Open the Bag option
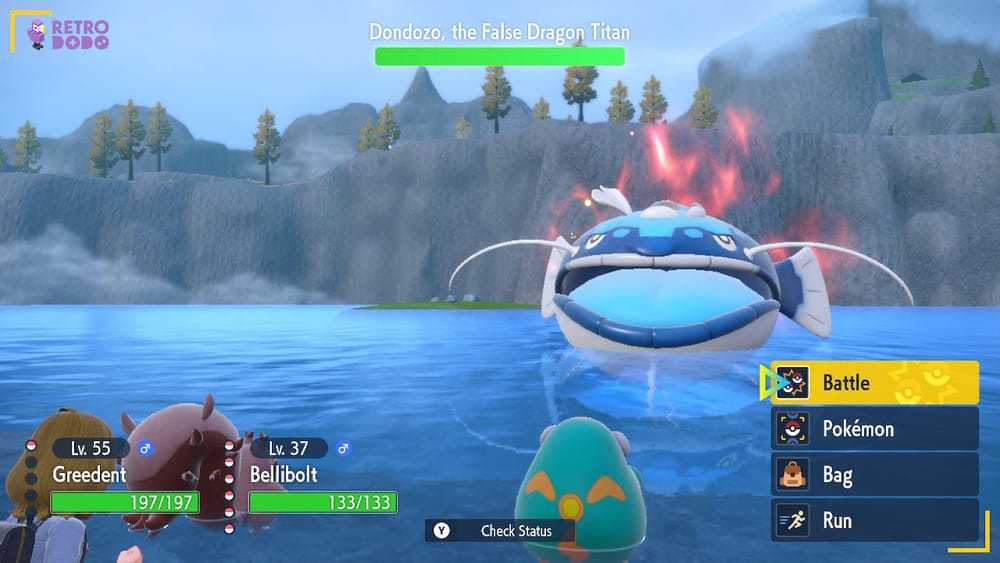The image size is (1000, 563). coord(874,475)
